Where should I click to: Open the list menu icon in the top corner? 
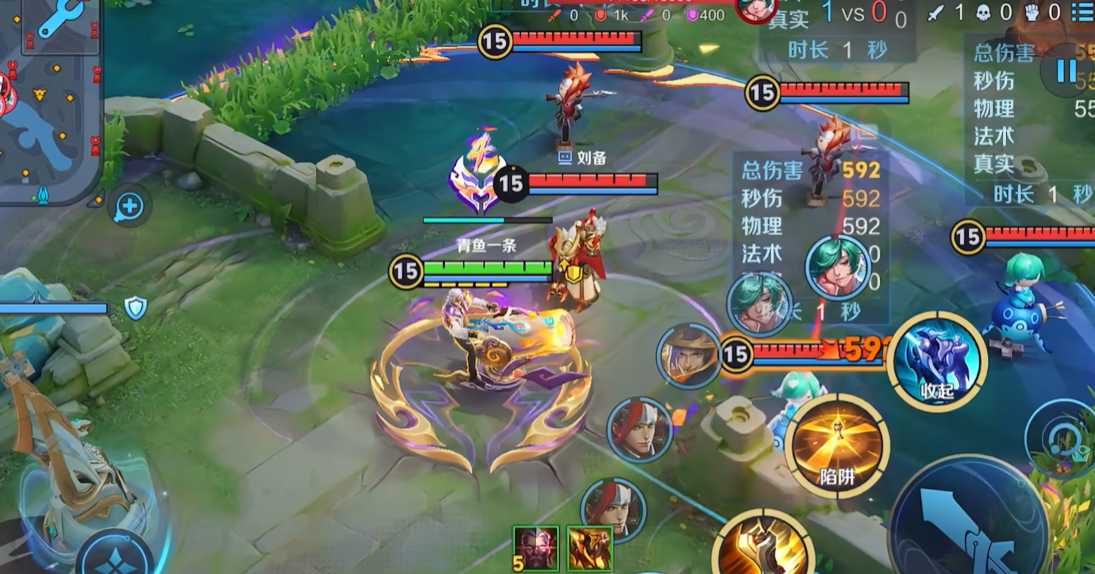[x=1082, y=12]
